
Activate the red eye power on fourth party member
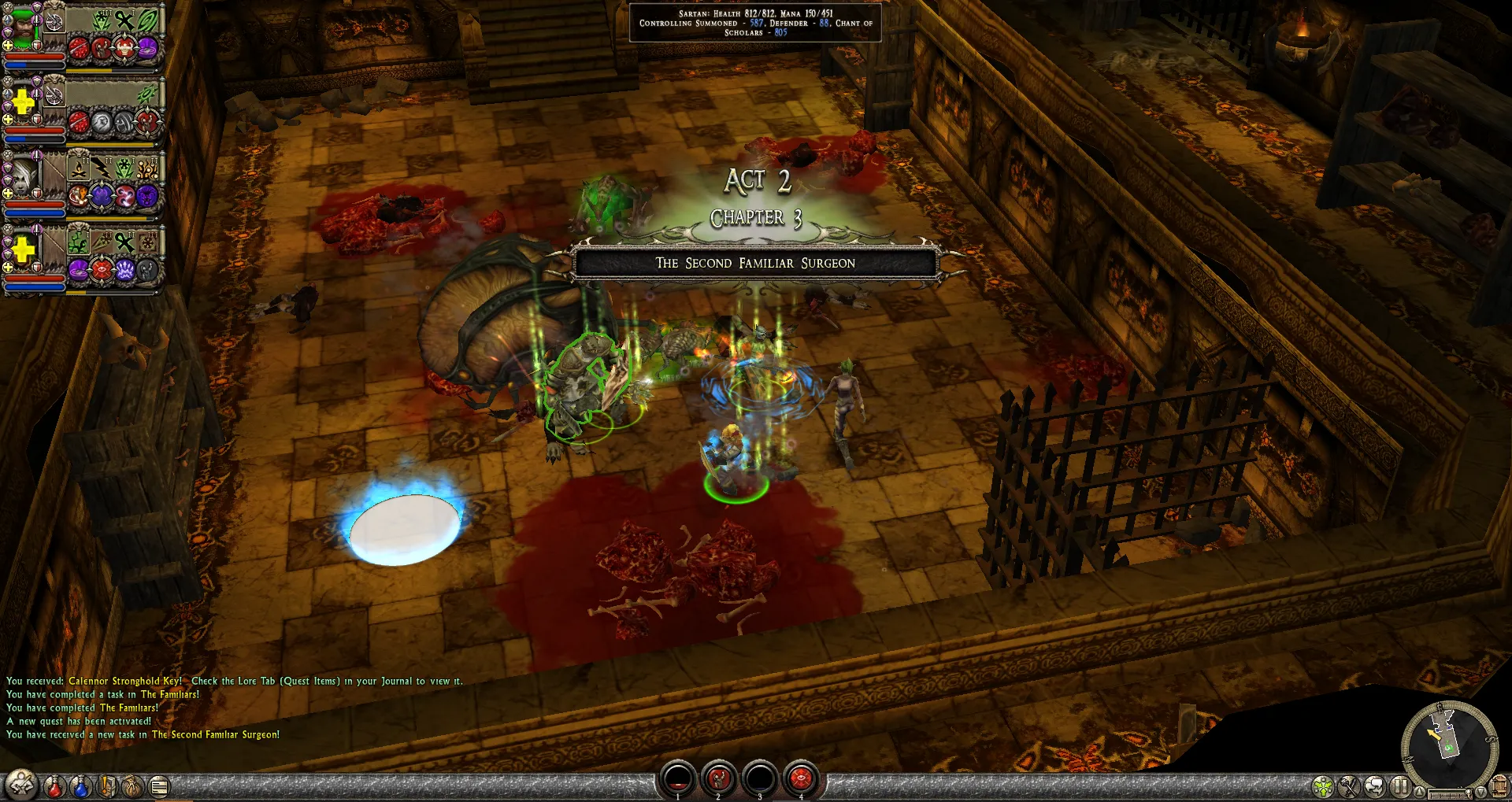coord(102,270)
